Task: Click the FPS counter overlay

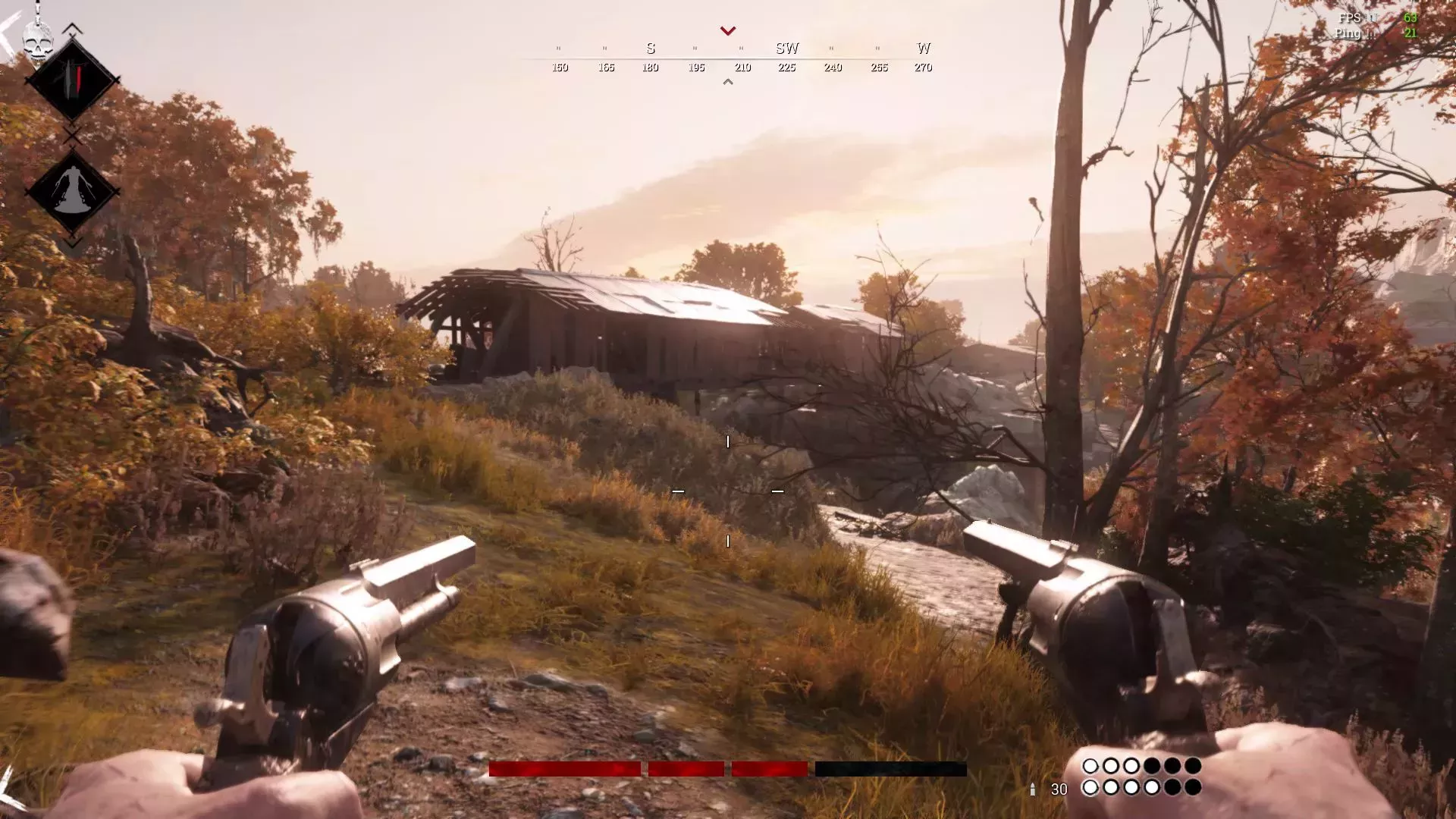Action: [x=1351, y=17]
